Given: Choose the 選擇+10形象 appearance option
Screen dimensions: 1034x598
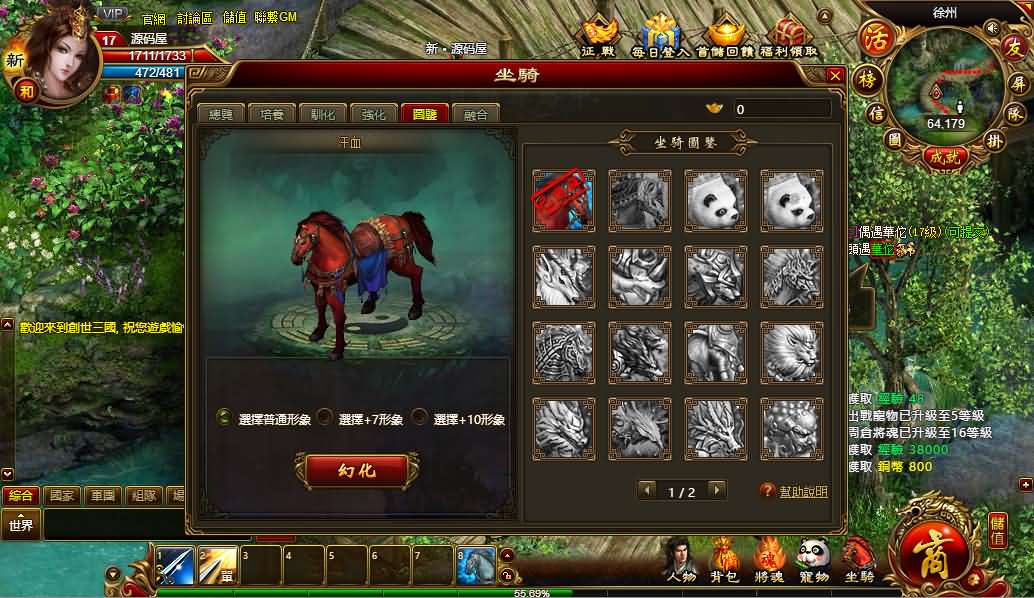Looking at the screenshot, I should (420, 418).
